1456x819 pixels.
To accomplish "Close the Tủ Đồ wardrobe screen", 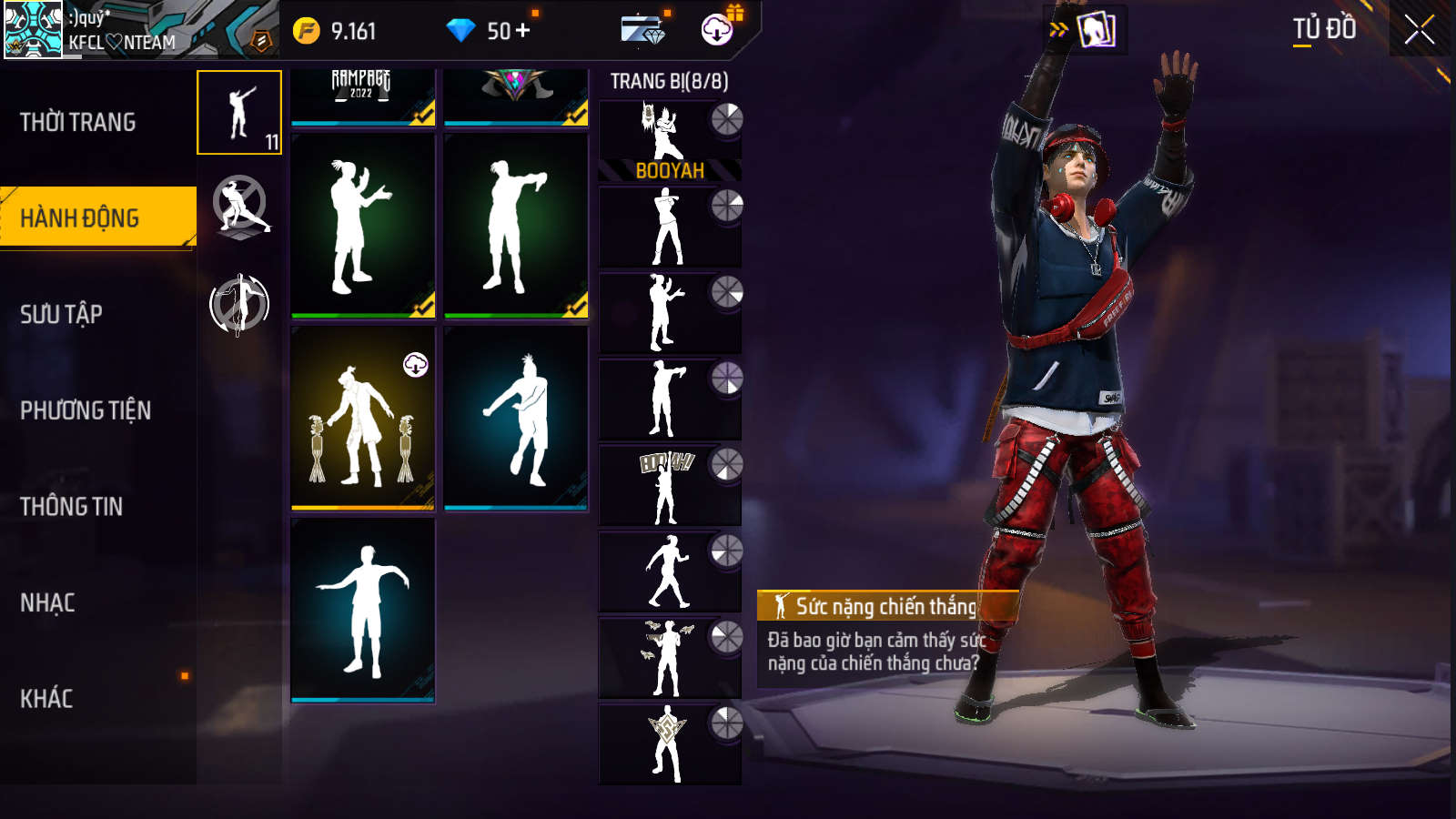I will coord(1419,30).
